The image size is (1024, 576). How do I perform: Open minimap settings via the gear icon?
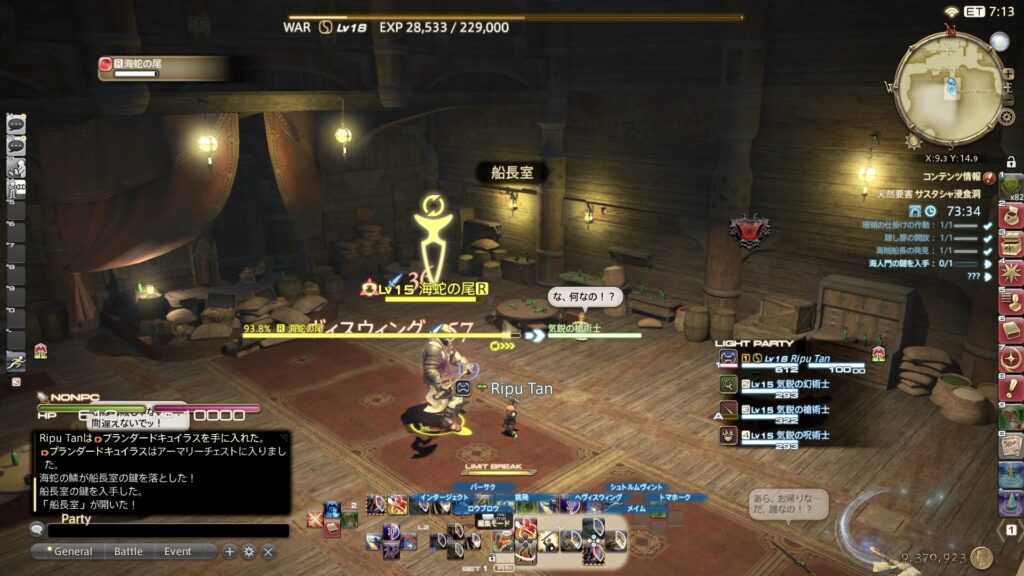click(x=1007, y=117)
